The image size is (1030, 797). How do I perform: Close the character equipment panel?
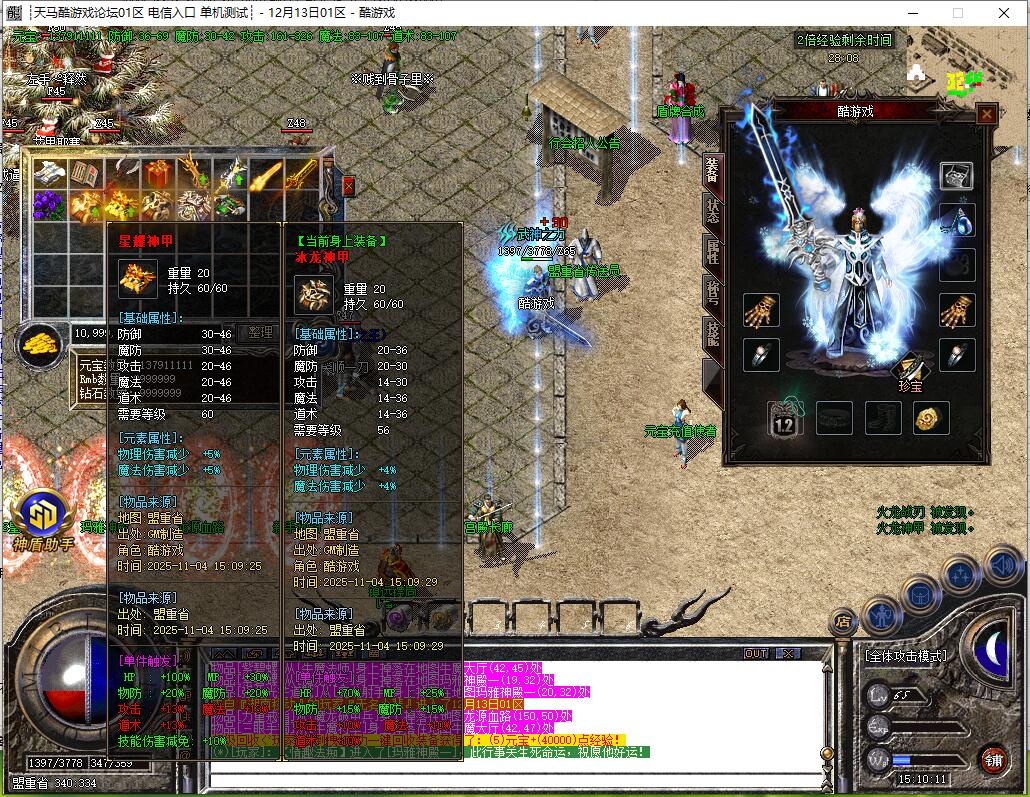987,114
